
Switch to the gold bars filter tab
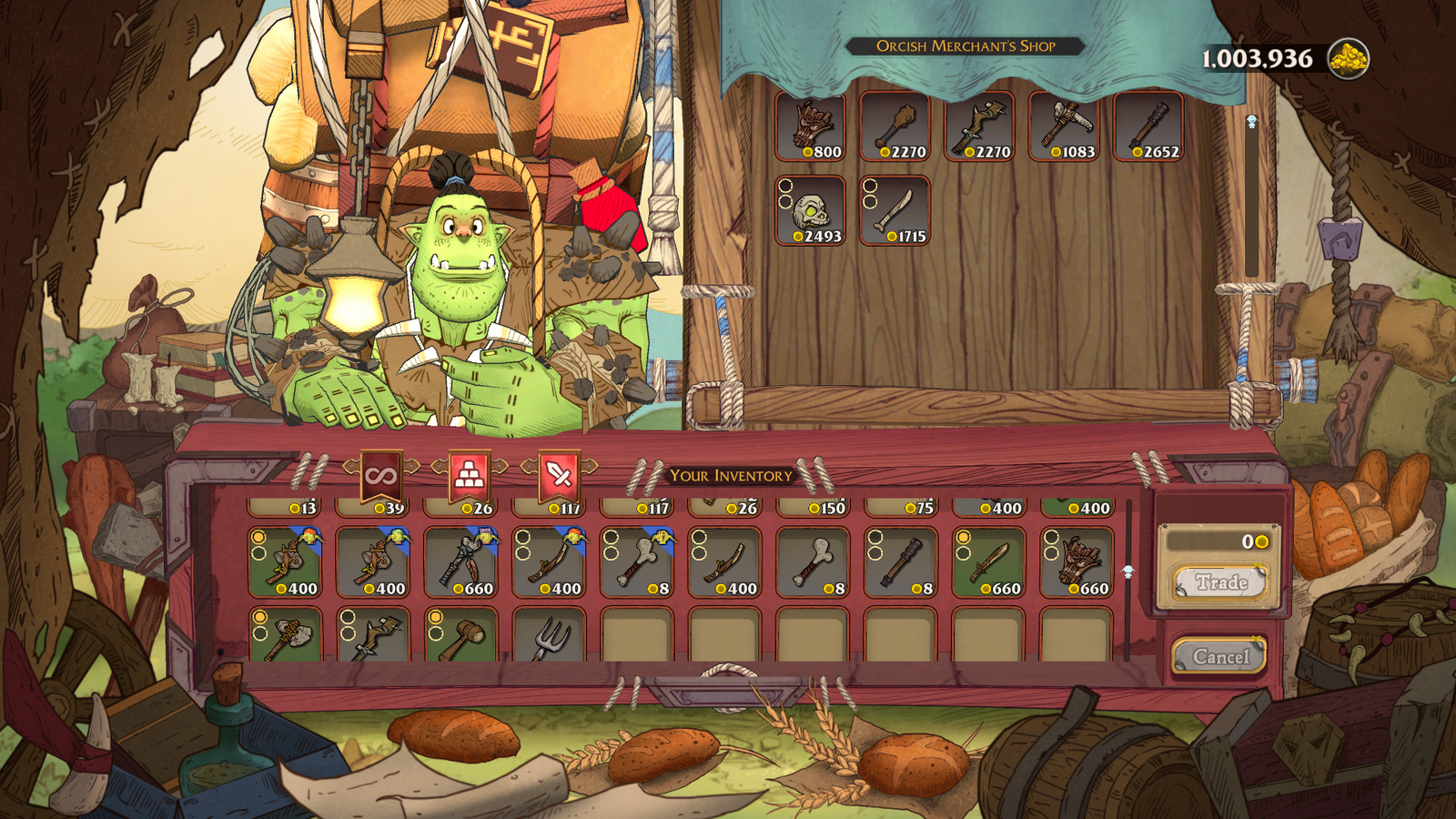[469, 474]
